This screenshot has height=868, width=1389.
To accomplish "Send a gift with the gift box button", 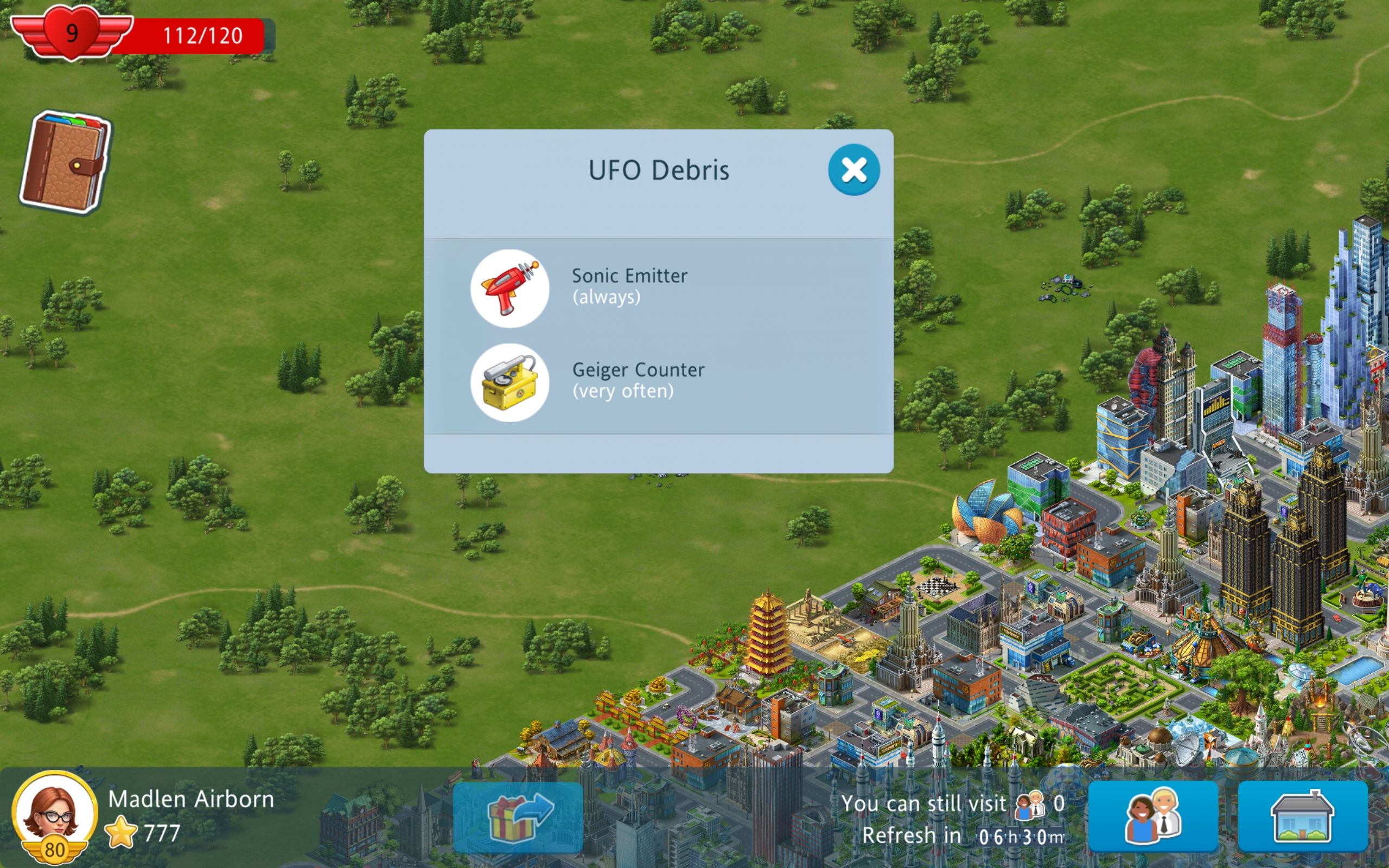I will (518, 817).
